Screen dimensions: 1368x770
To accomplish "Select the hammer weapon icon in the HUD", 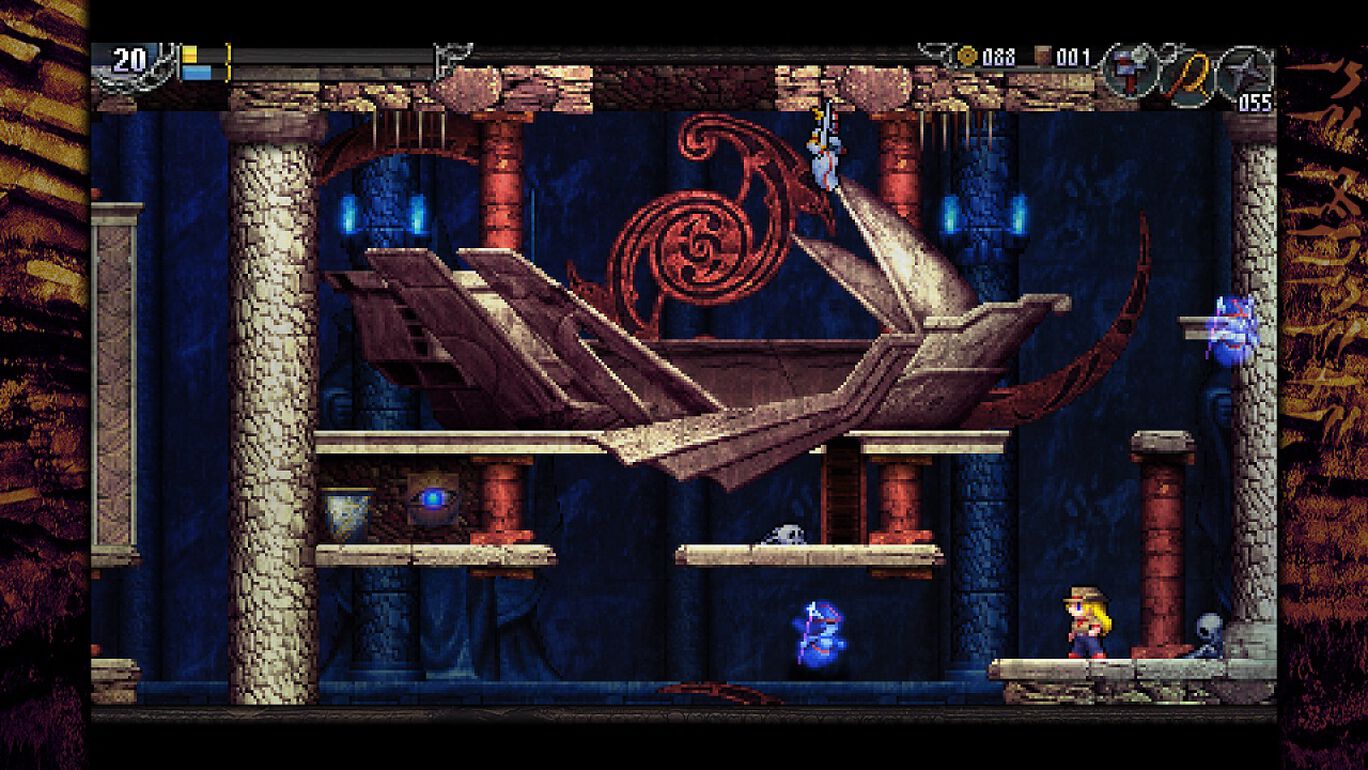I will click(1128, 70).
